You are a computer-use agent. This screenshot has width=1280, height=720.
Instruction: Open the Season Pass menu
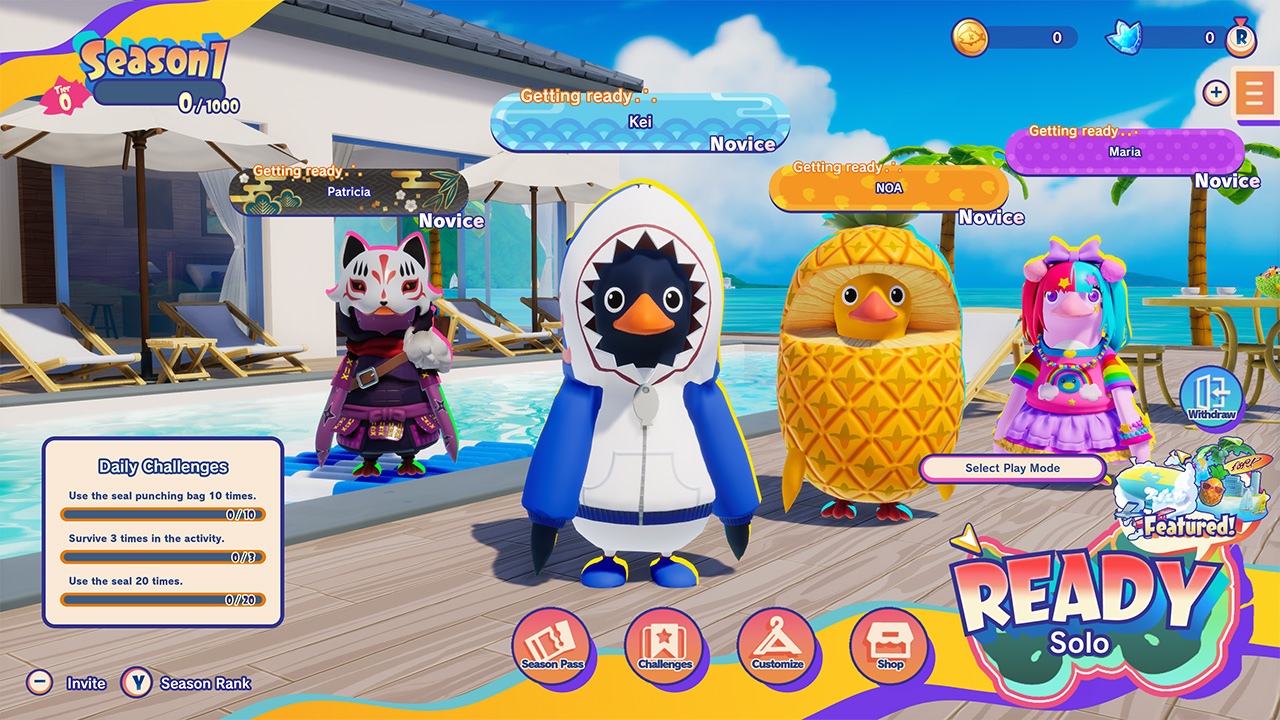(551, 649)
